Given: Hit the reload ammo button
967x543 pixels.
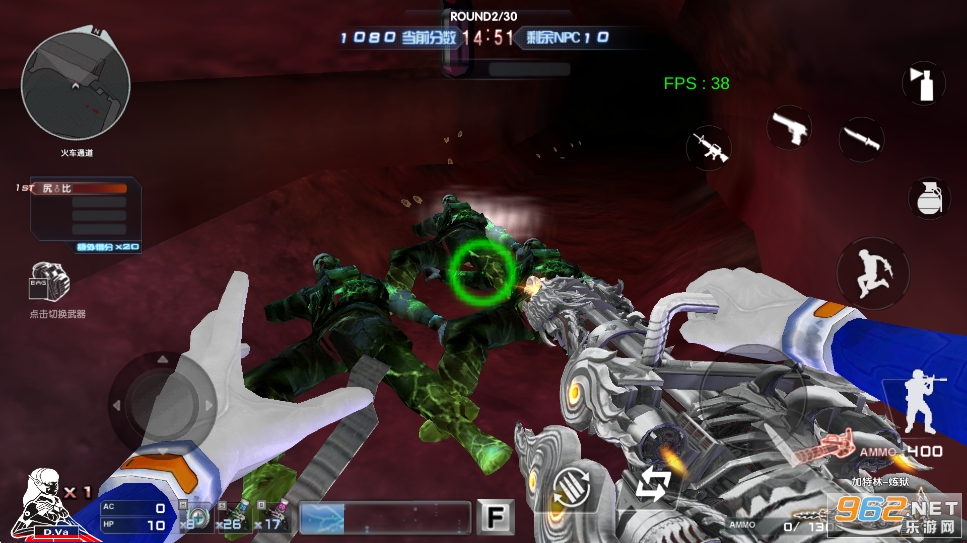Looking at the screenshot, I should click(568, 487).
